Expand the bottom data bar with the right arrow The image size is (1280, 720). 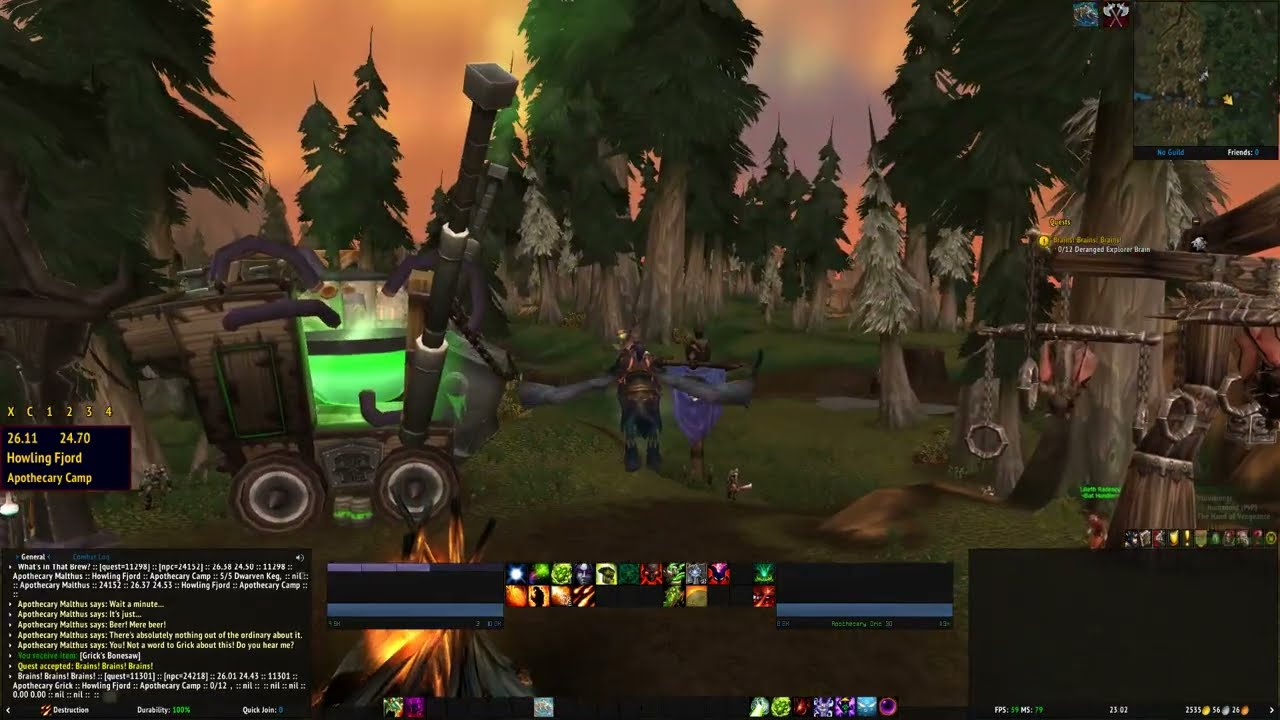(1272, 710)
